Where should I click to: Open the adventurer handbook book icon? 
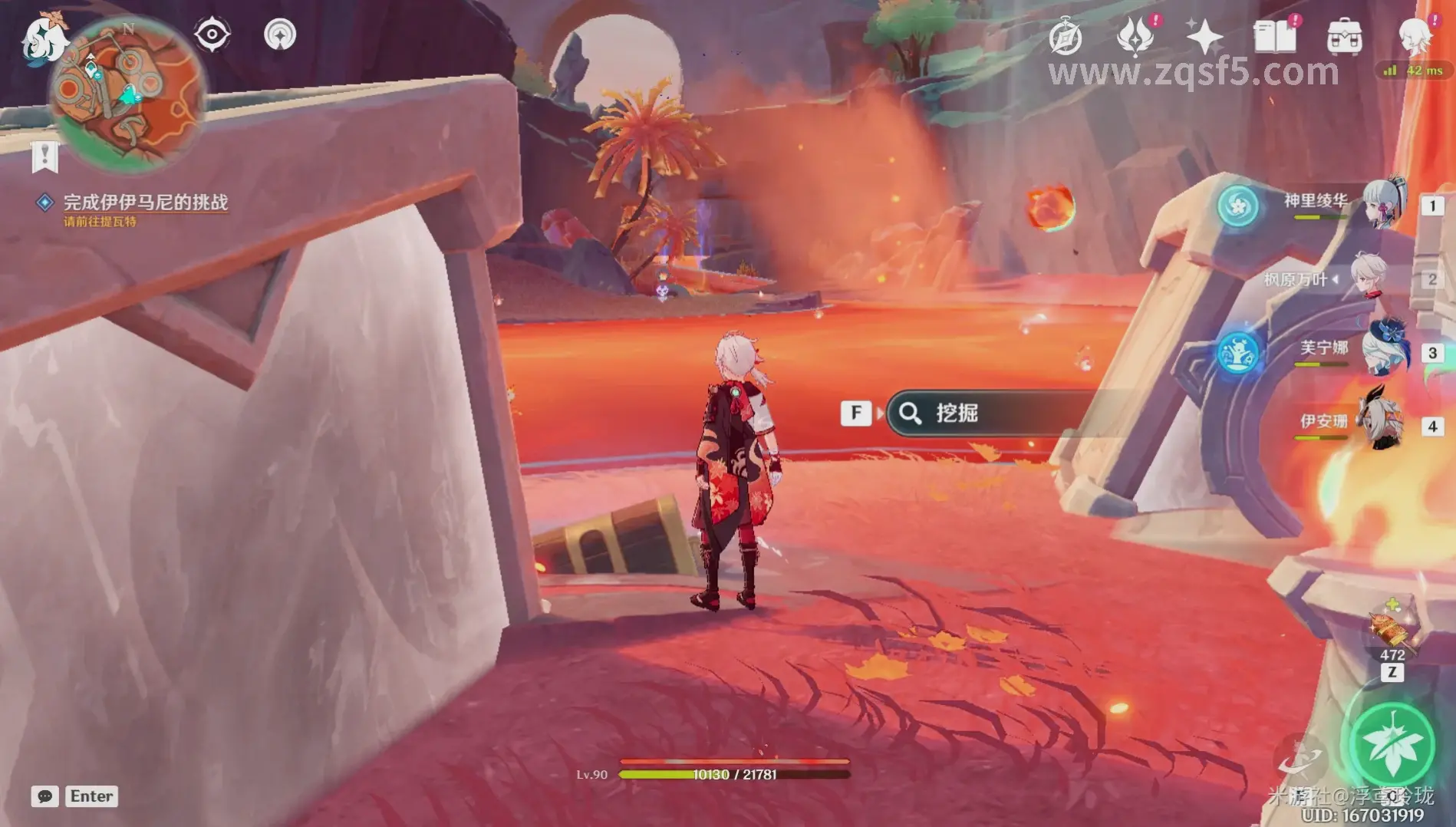(x=1274, y=37)
